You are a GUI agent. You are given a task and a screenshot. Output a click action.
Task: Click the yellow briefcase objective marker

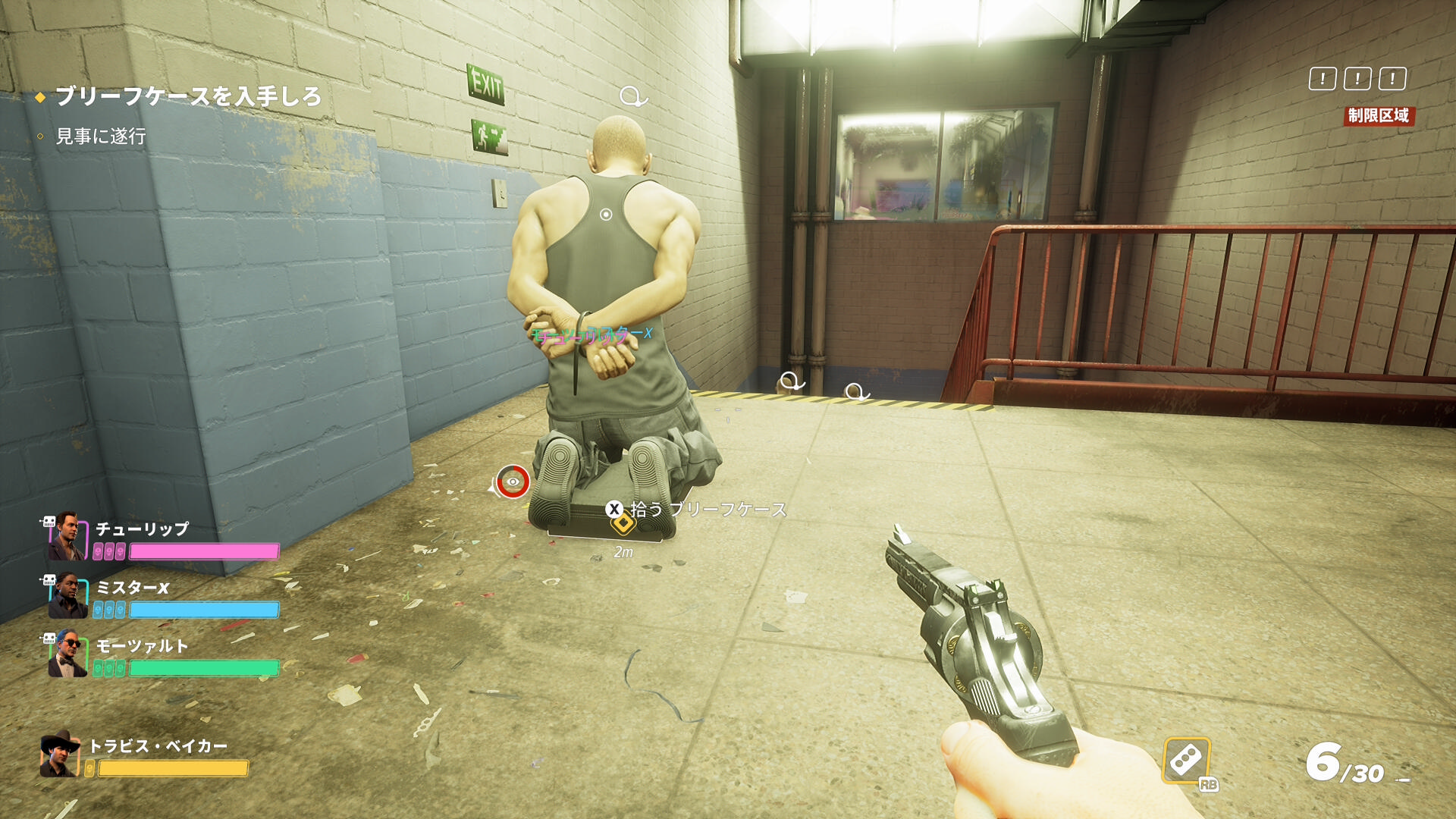(x=623, y=524)
